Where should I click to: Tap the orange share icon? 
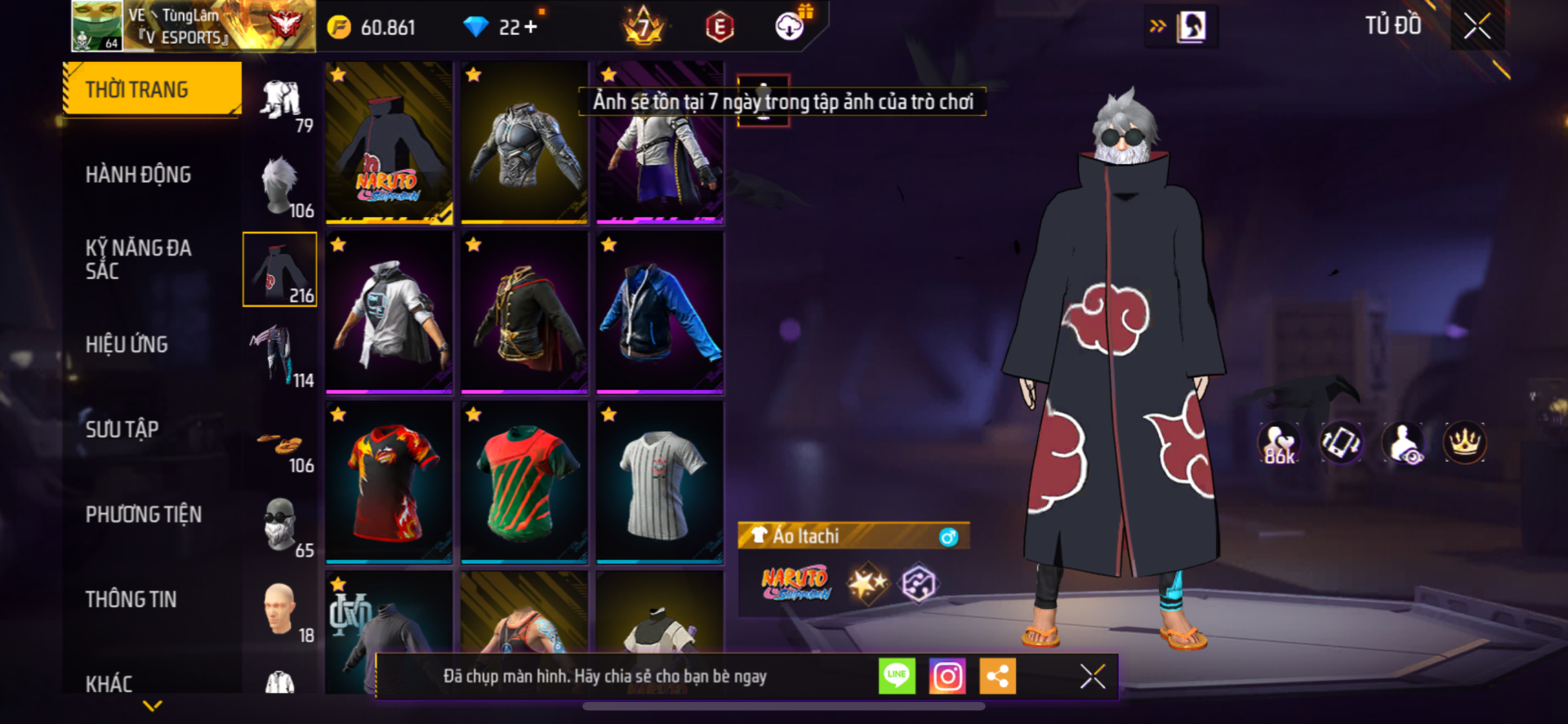coord(997,676)
